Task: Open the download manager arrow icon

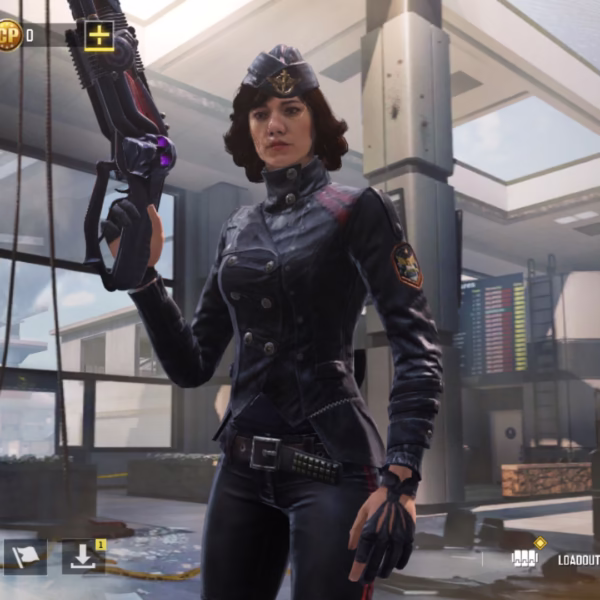Action: (x=83, y=557)
